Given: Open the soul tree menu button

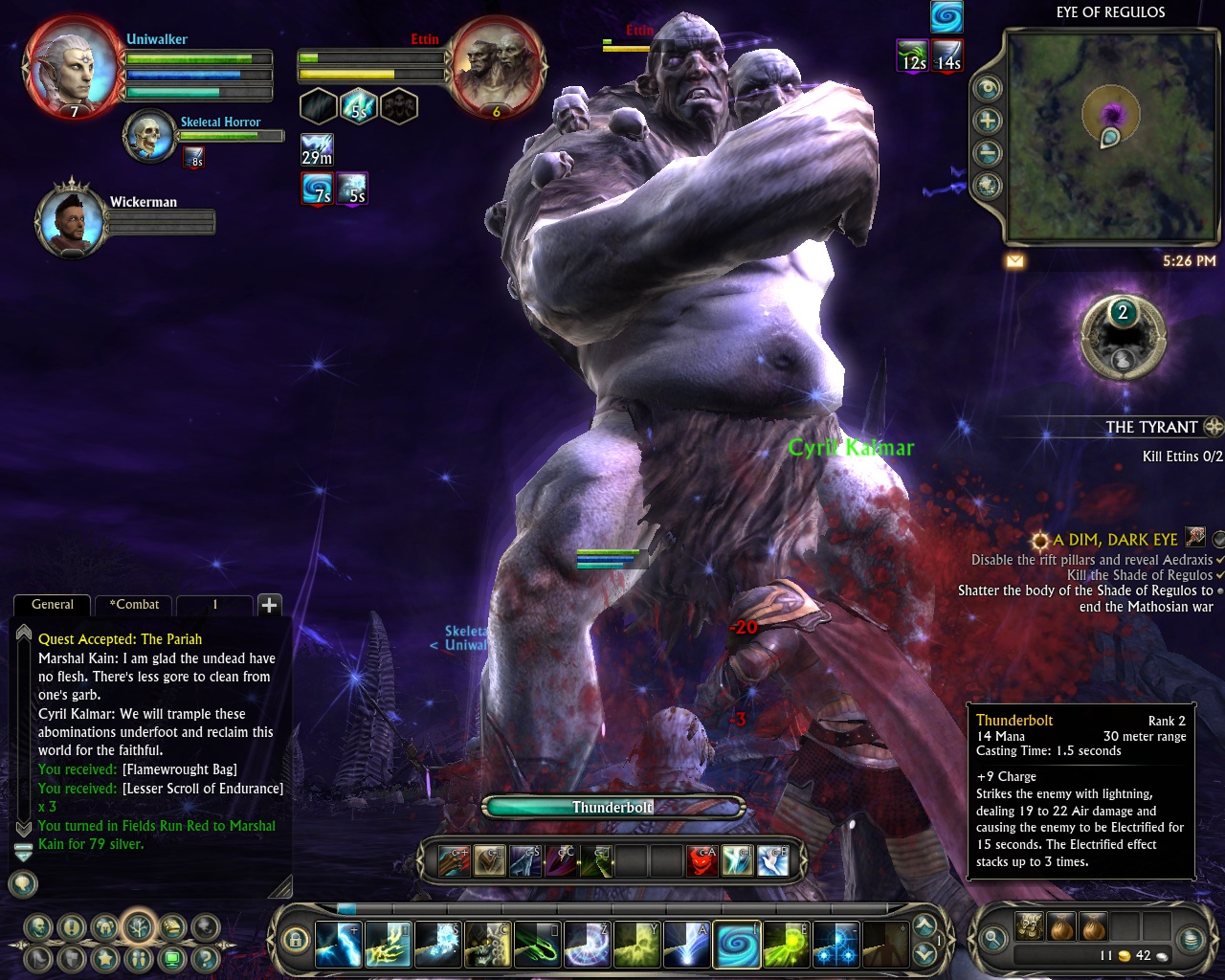Looking at the screenshot, I should 140,926.
